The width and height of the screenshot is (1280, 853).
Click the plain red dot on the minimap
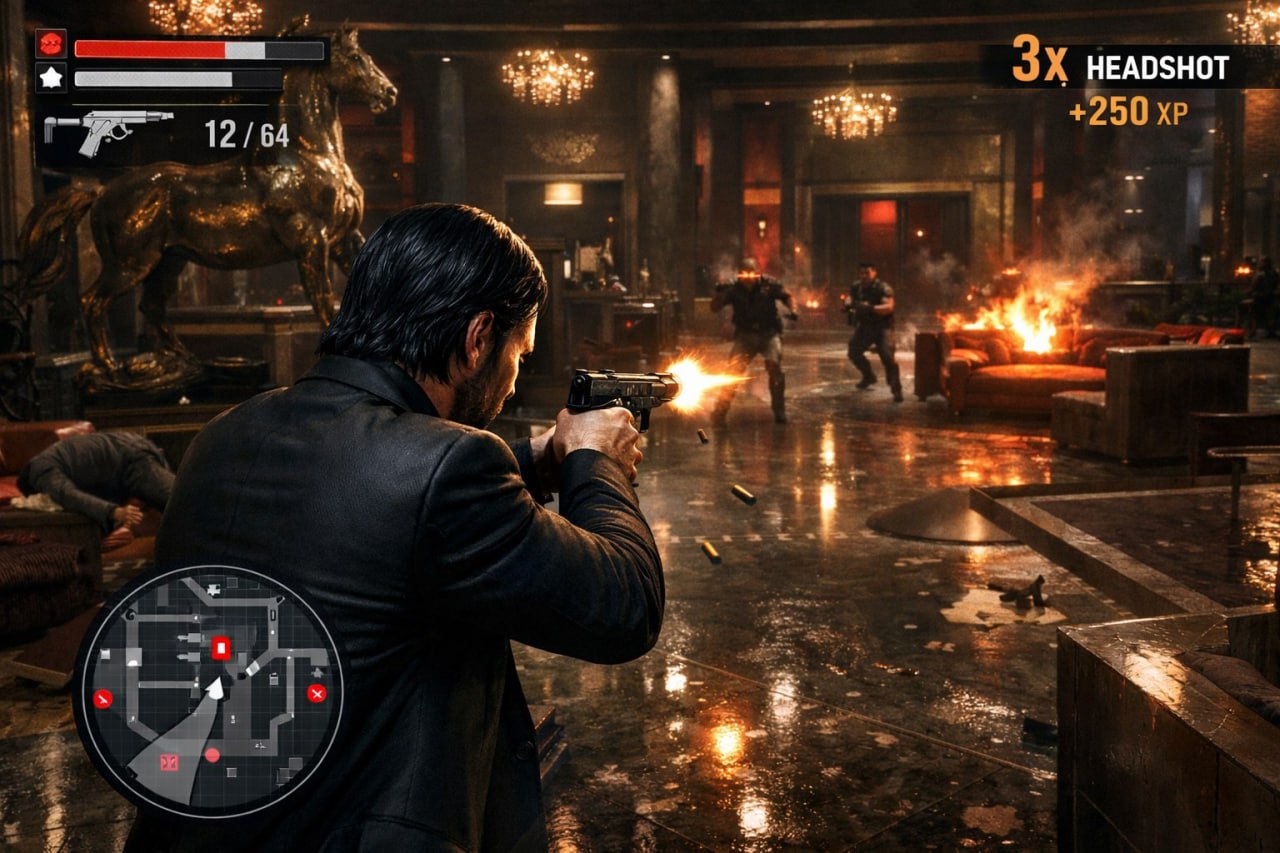pos(211,754)
